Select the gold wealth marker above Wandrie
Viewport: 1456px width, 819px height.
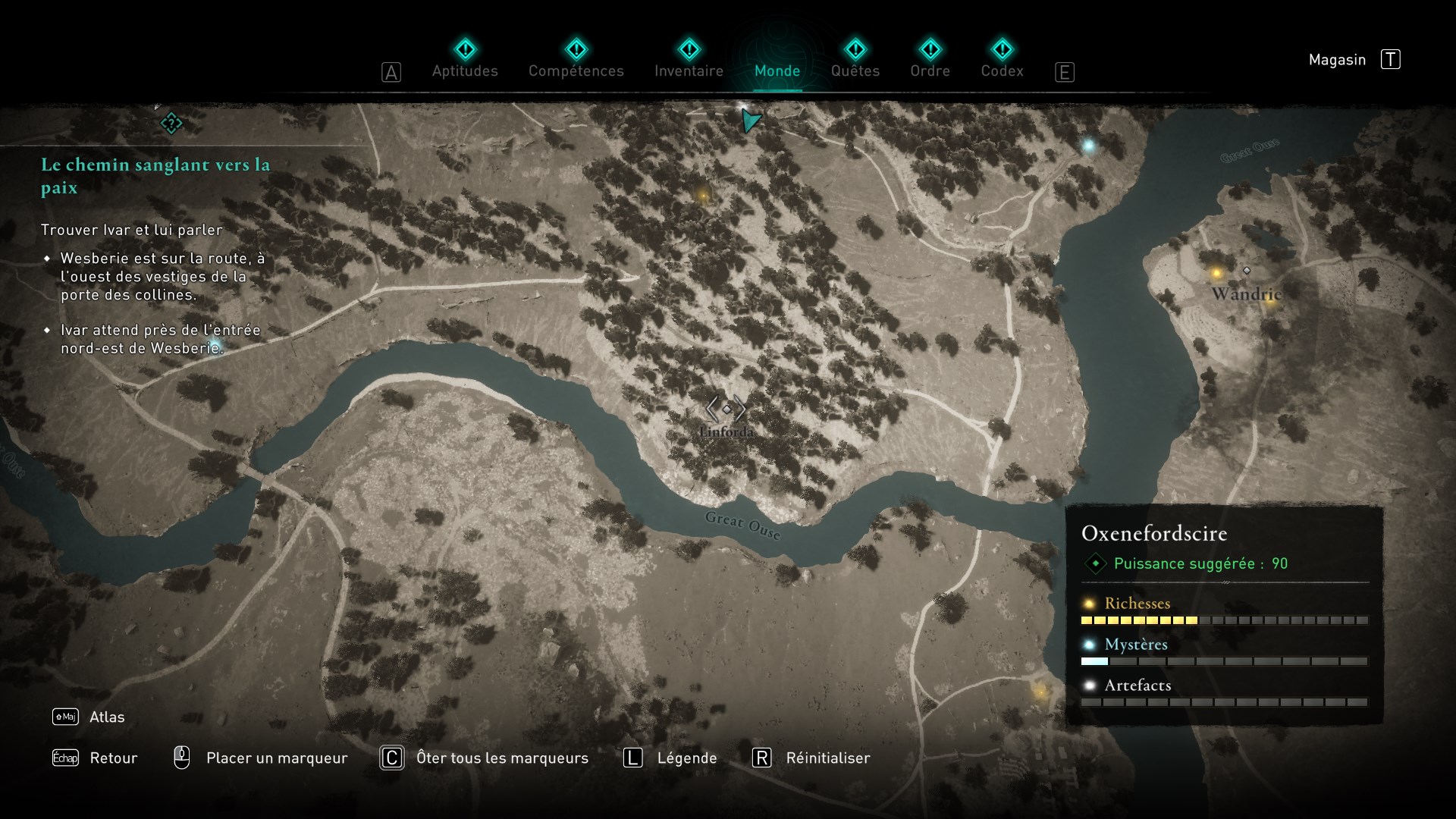coord(1216,273)
